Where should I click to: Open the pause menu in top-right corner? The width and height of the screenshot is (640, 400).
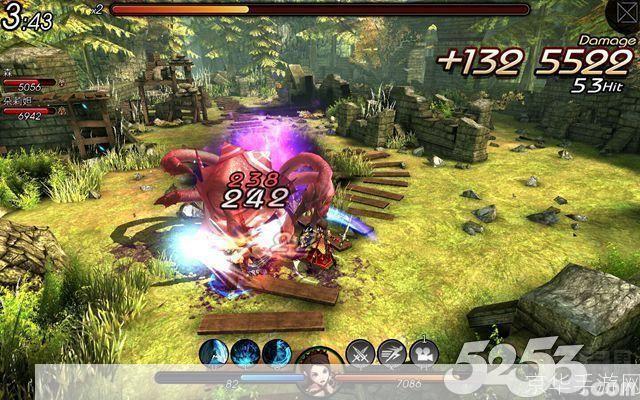(x=619, y=12)
